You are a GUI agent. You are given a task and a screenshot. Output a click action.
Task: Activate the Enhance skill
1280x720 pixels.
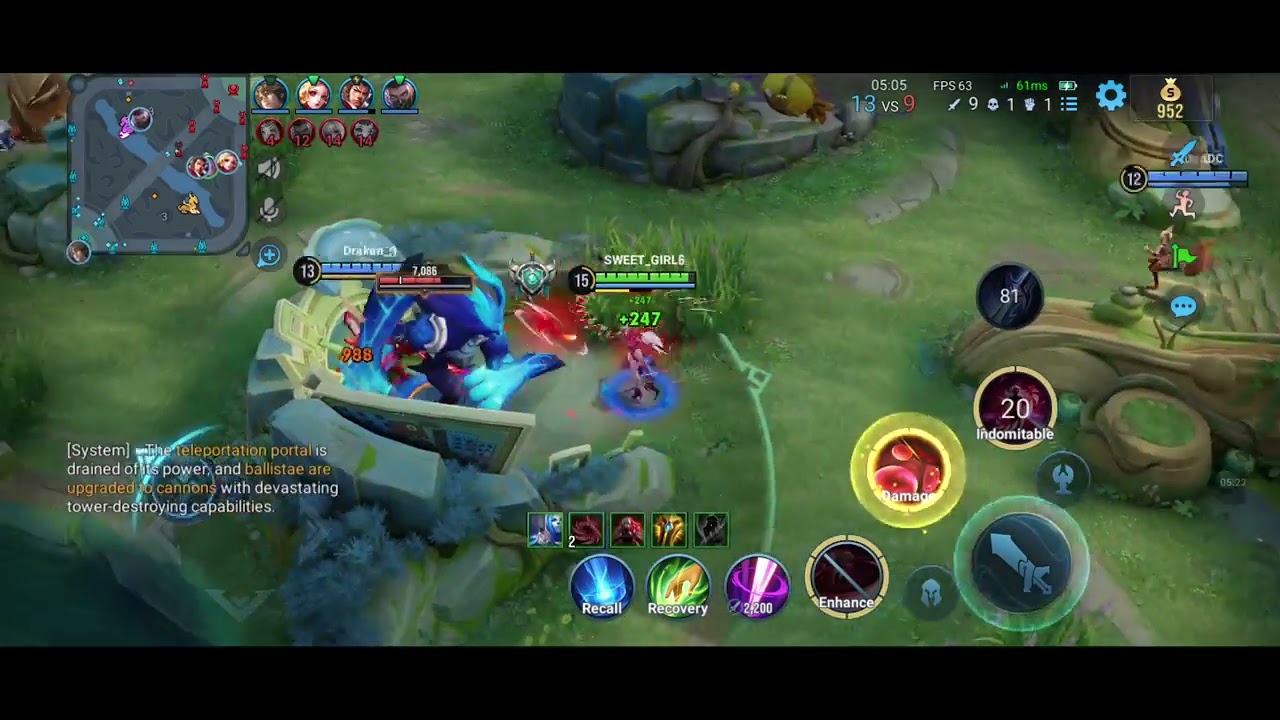click(847, 577)
